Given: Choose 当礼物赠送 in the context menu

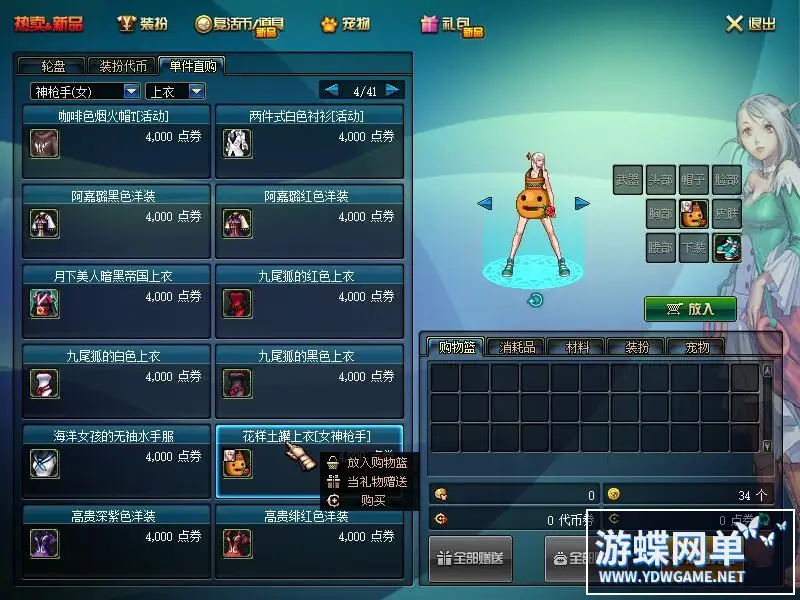Looking at the screenshot, I should pos(376,481).
